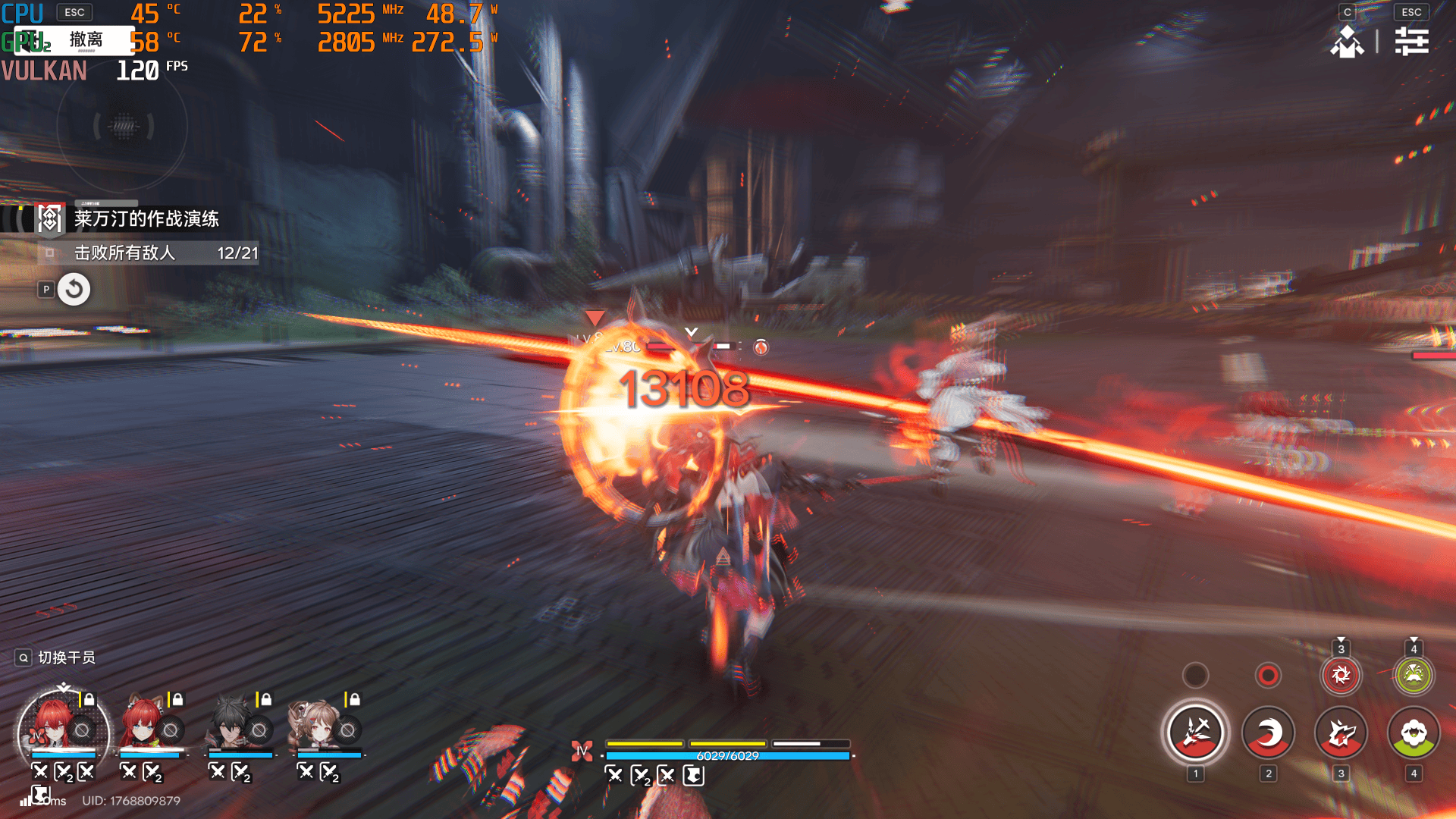Open the team formation icon
This screenshot has height=819, width=1456.
[x=1347, y=41]
